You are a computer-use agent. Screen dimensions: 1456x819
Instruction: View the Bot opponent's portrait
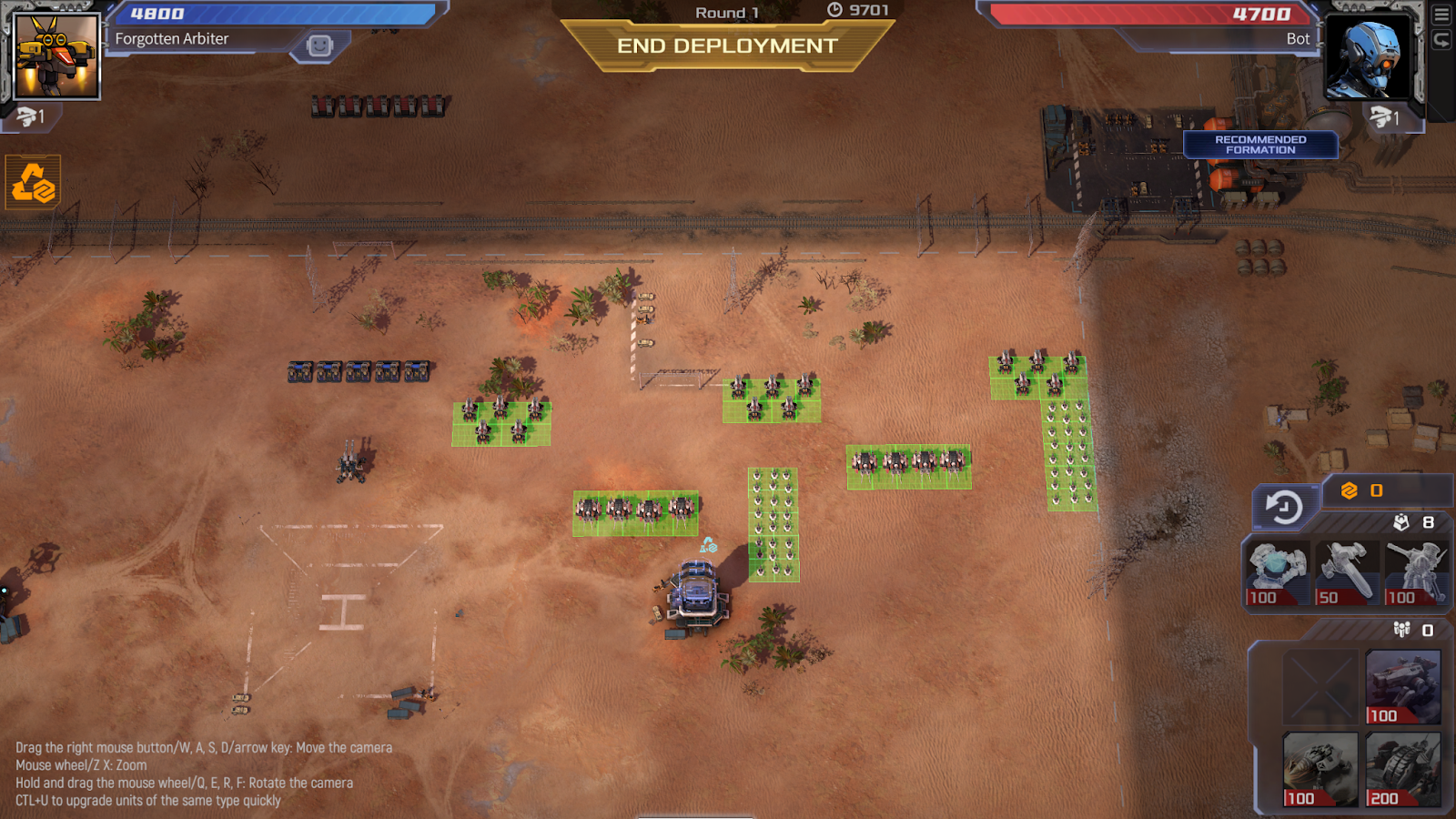[x=1367, y=56]
